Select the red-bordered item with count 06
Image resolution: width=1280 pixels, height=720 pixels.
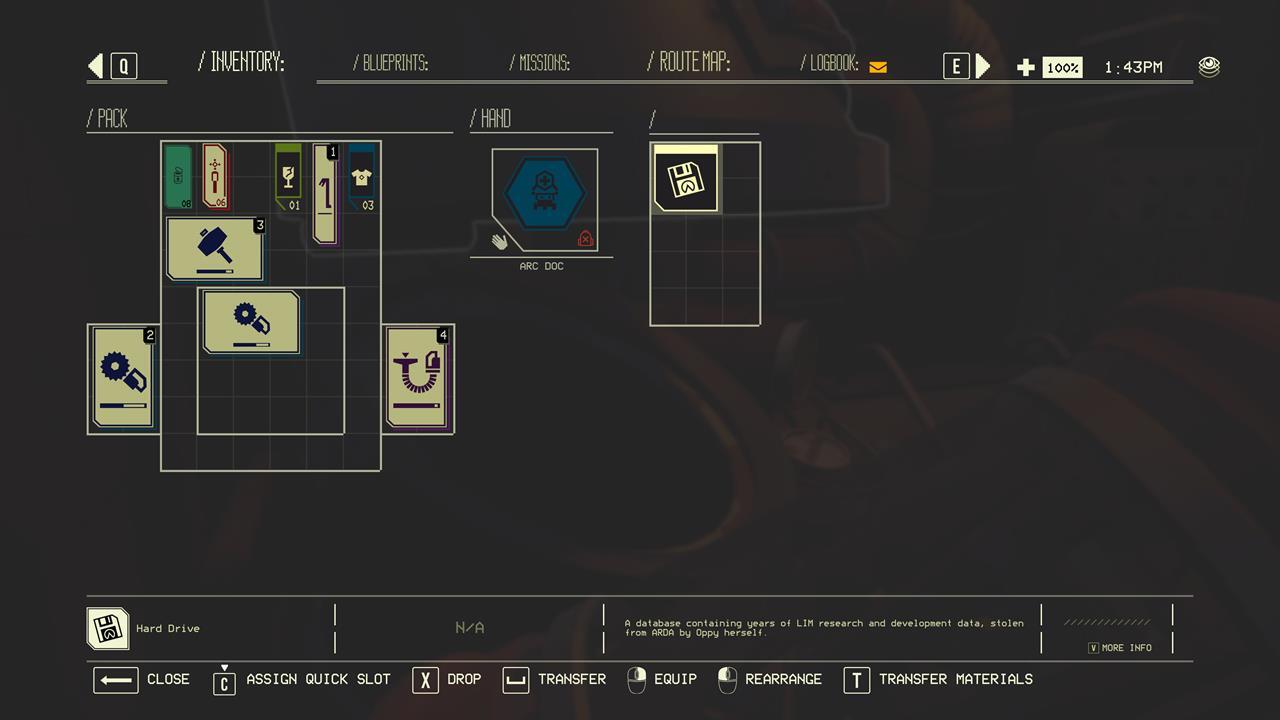(214, 177)
